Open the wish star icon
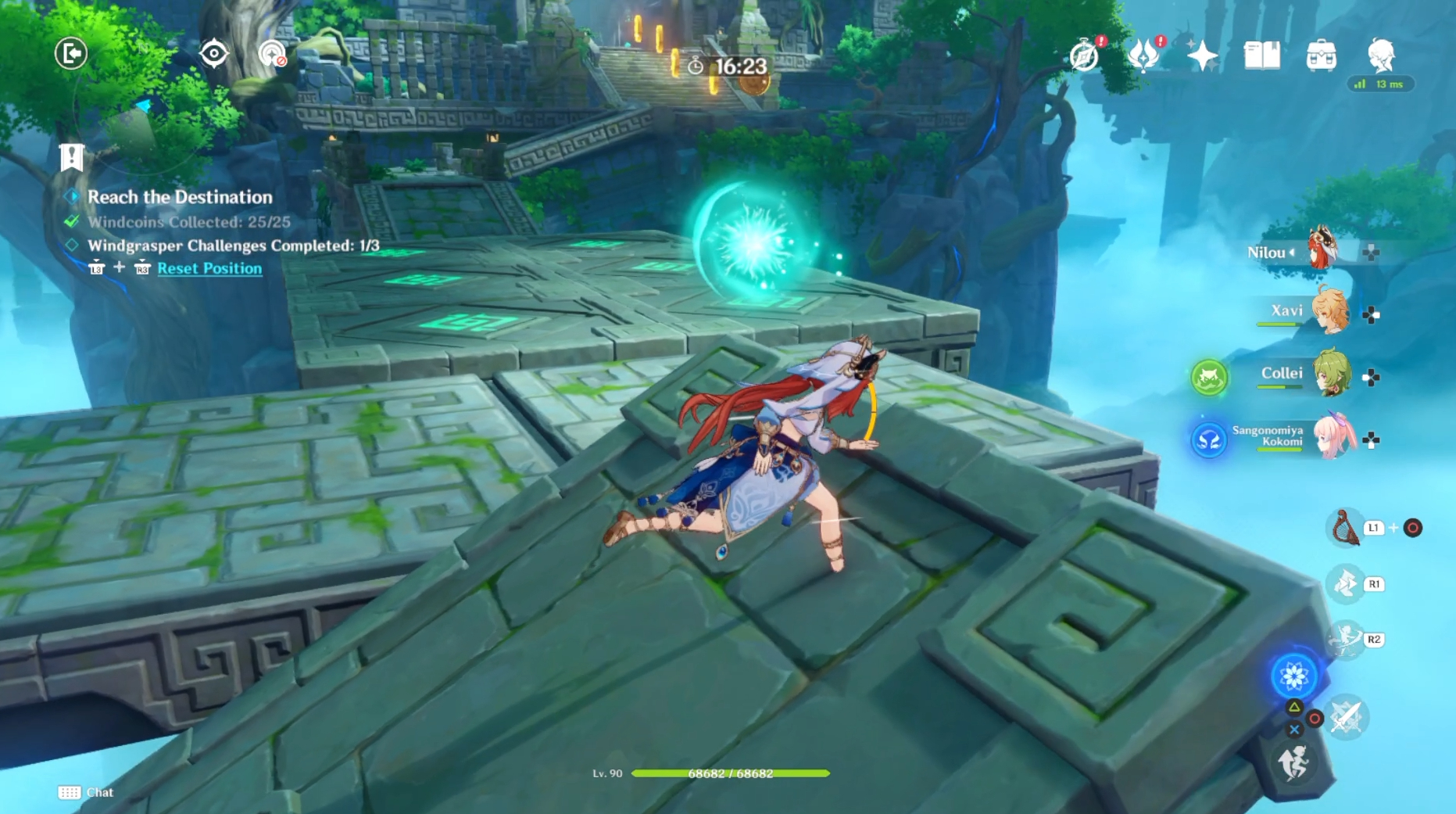This screenshot has width=1456, height=814. tap(1202, 56)
